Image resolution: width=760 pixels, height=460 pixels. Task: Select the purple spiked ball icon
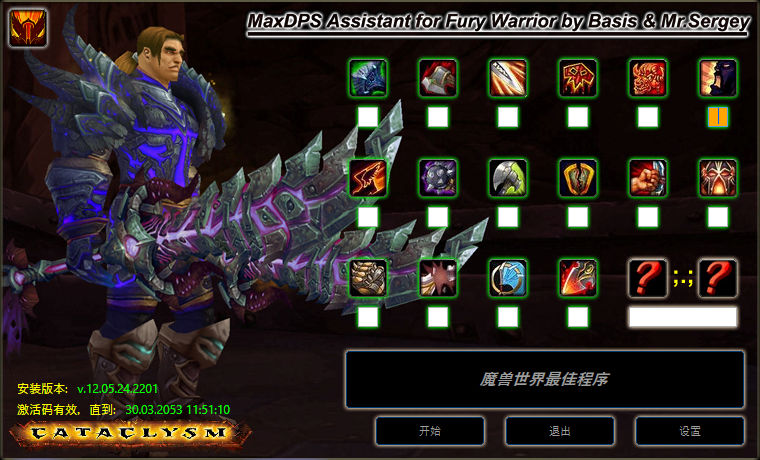[x=438, y=178]
